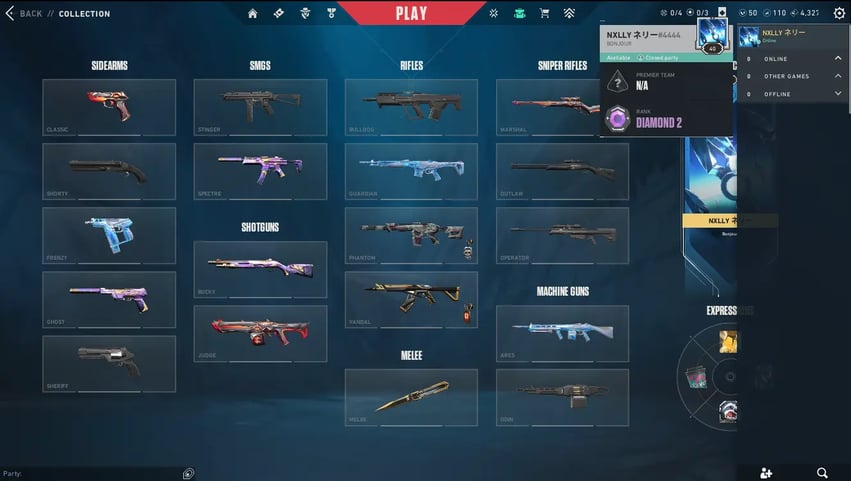Screen dimensions: 851x481
Task: Pick the Guardian rifle slot
Action: click(411, 171)
